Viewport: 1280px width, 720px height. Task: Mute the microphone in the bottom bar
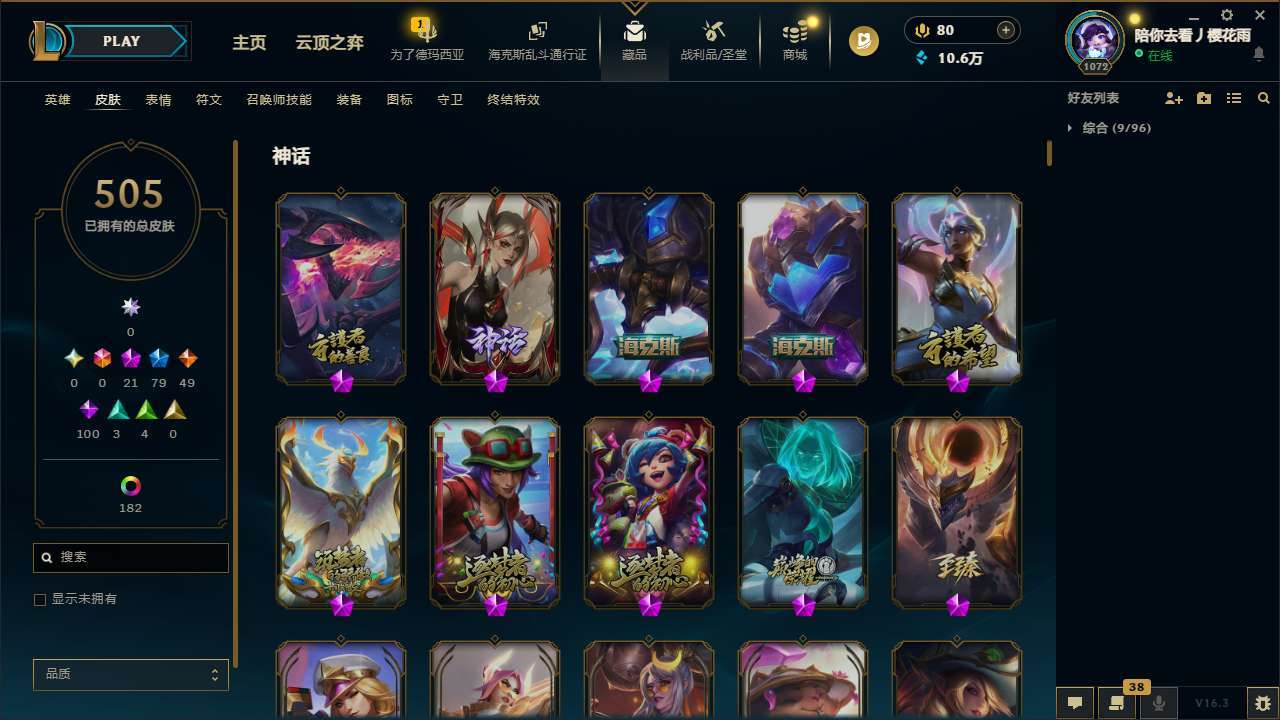1159,702
